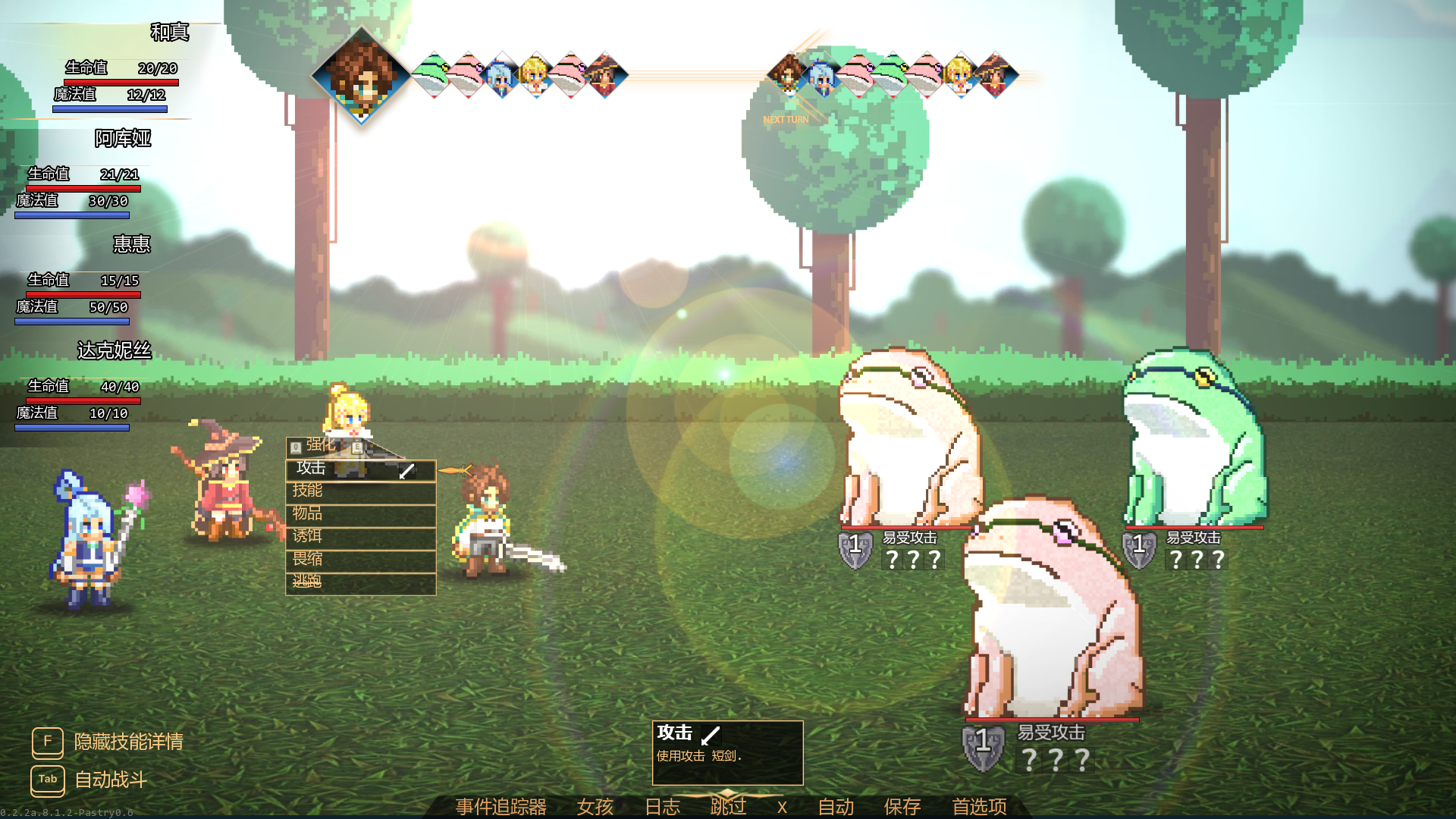The image size is (1456, 819).
Task: Select the 逃跑 flee command
Action: (360, 582)
